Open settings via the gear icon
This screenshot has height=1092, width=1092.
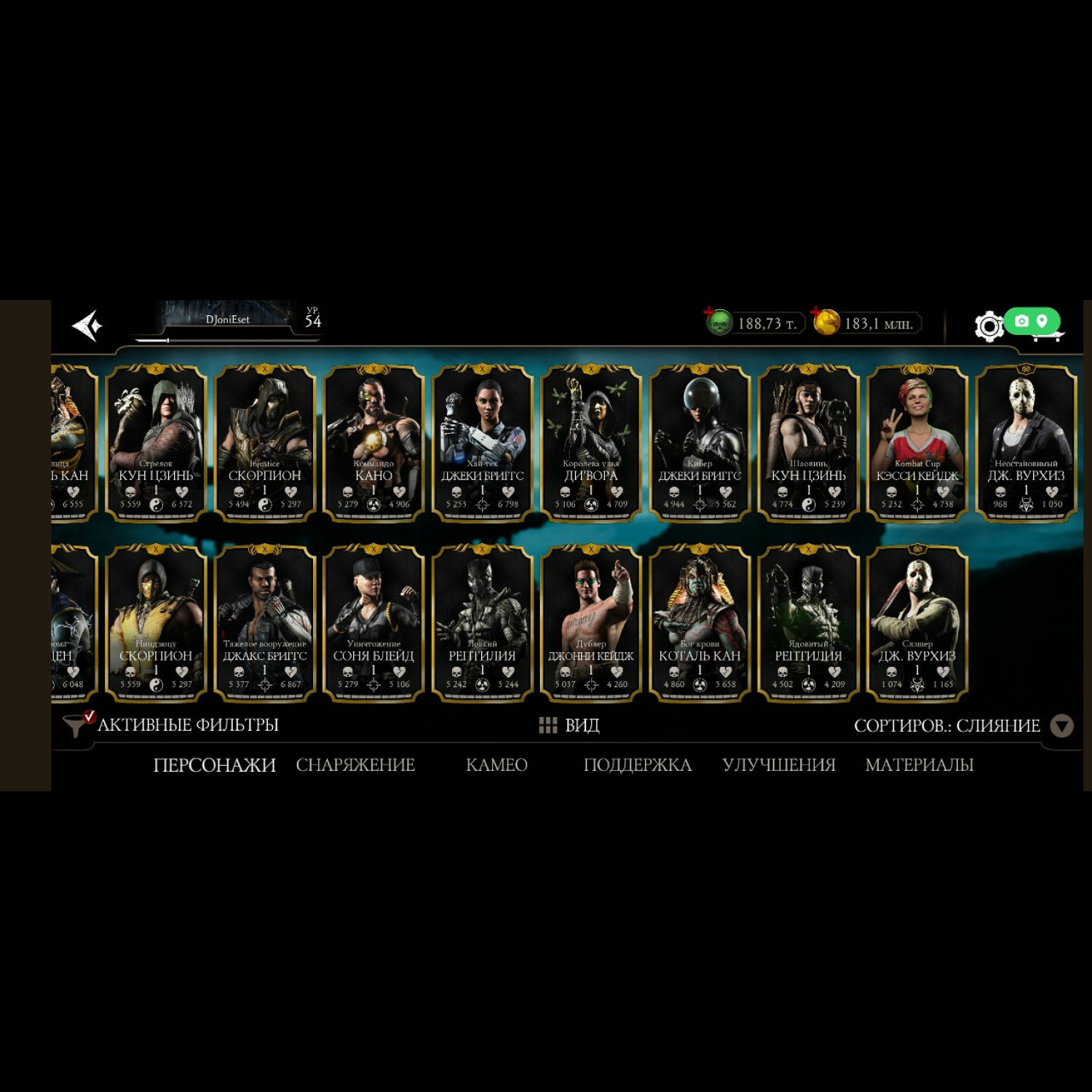tap(989, 326)
